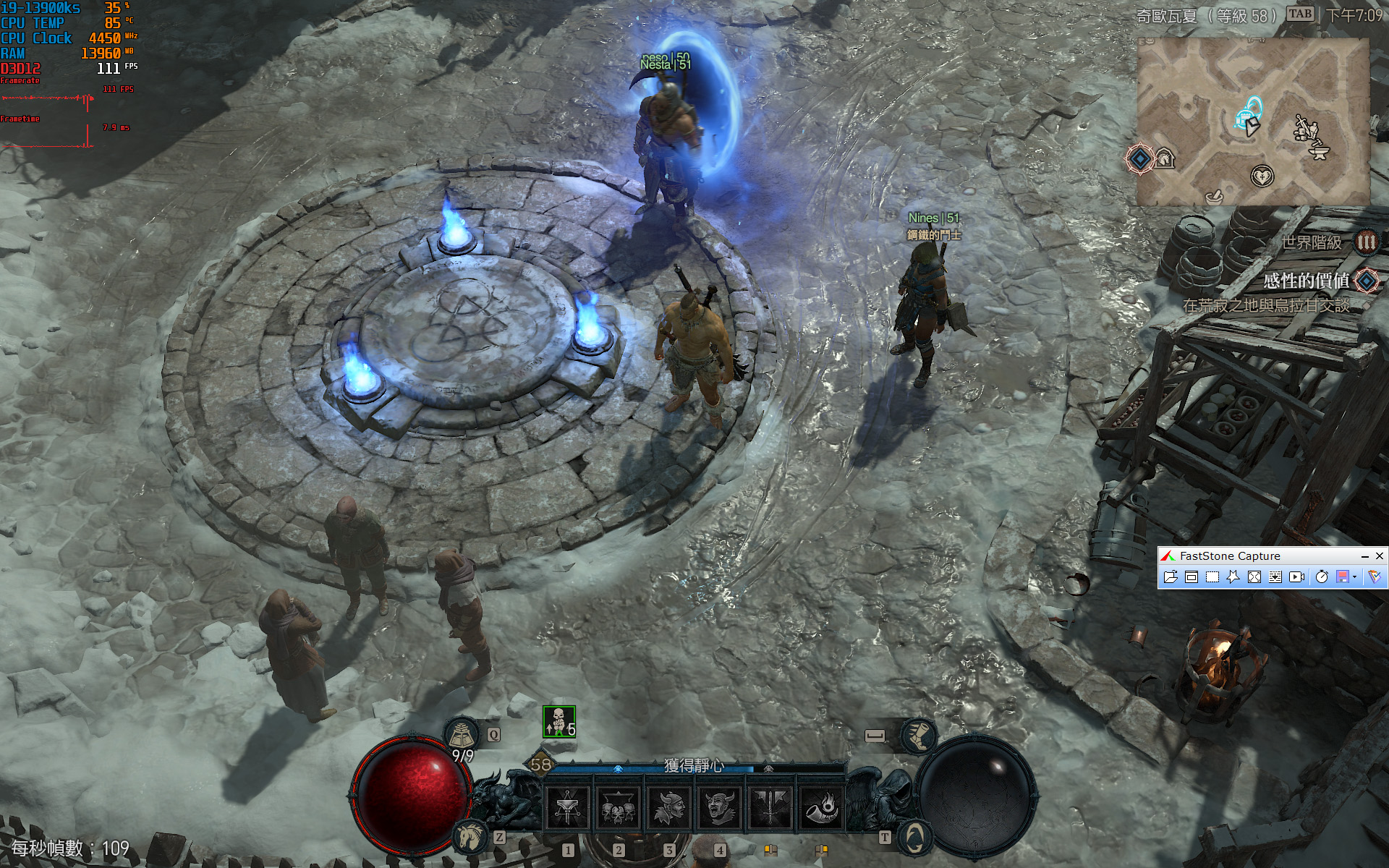Use the healing potion icon showing 9/9
The image size is (1389, 868).
pyautogui.click(x=461, y=736)
